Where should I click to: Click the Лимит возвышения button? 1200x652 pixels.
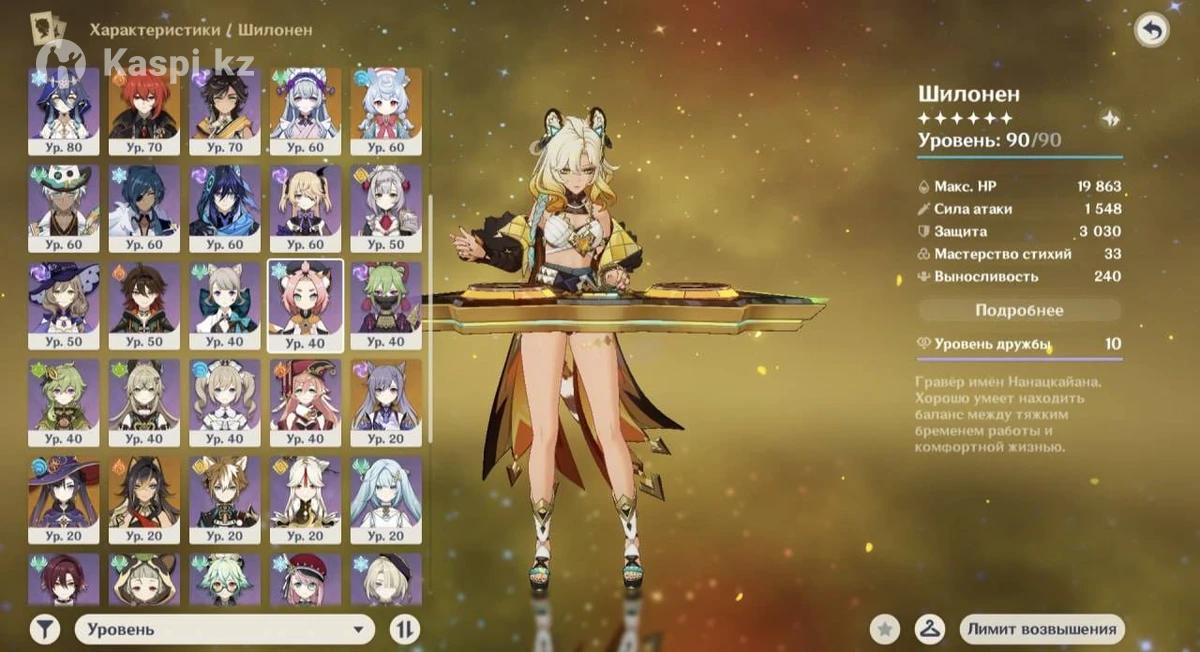click(x=1040, y=629)
